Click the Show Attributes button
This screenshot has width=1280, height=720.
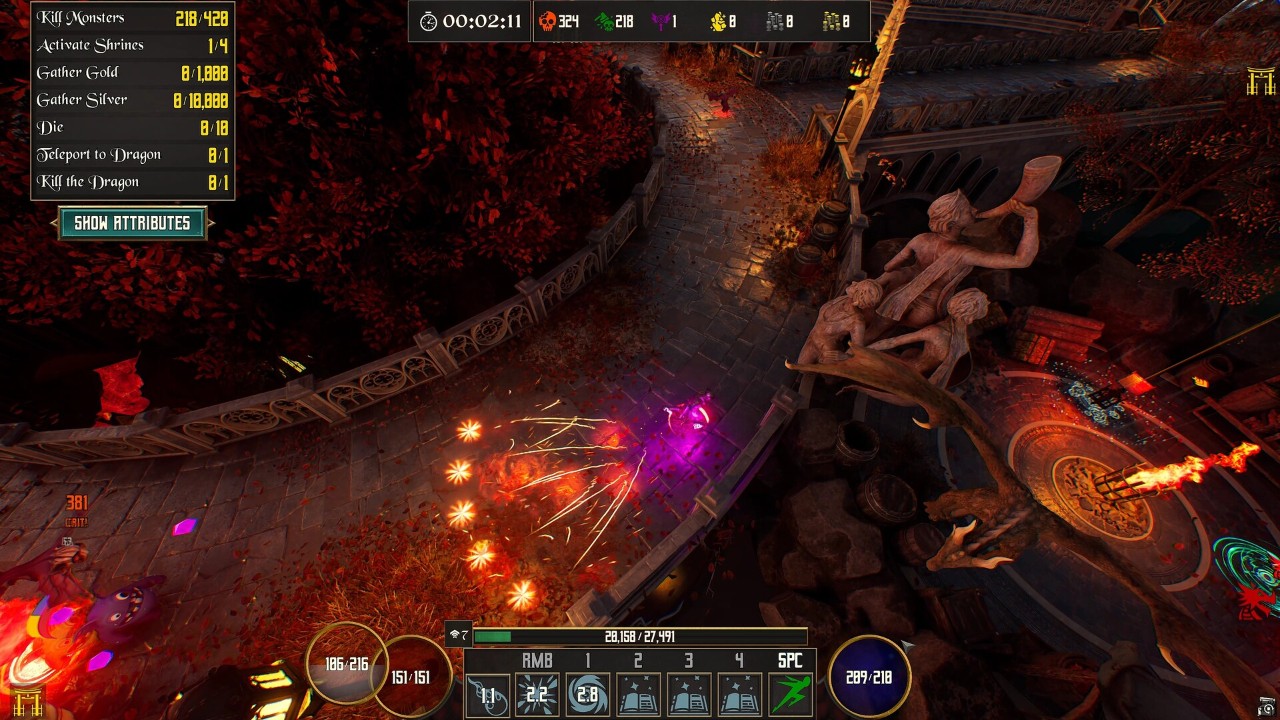tap(132, 223)
